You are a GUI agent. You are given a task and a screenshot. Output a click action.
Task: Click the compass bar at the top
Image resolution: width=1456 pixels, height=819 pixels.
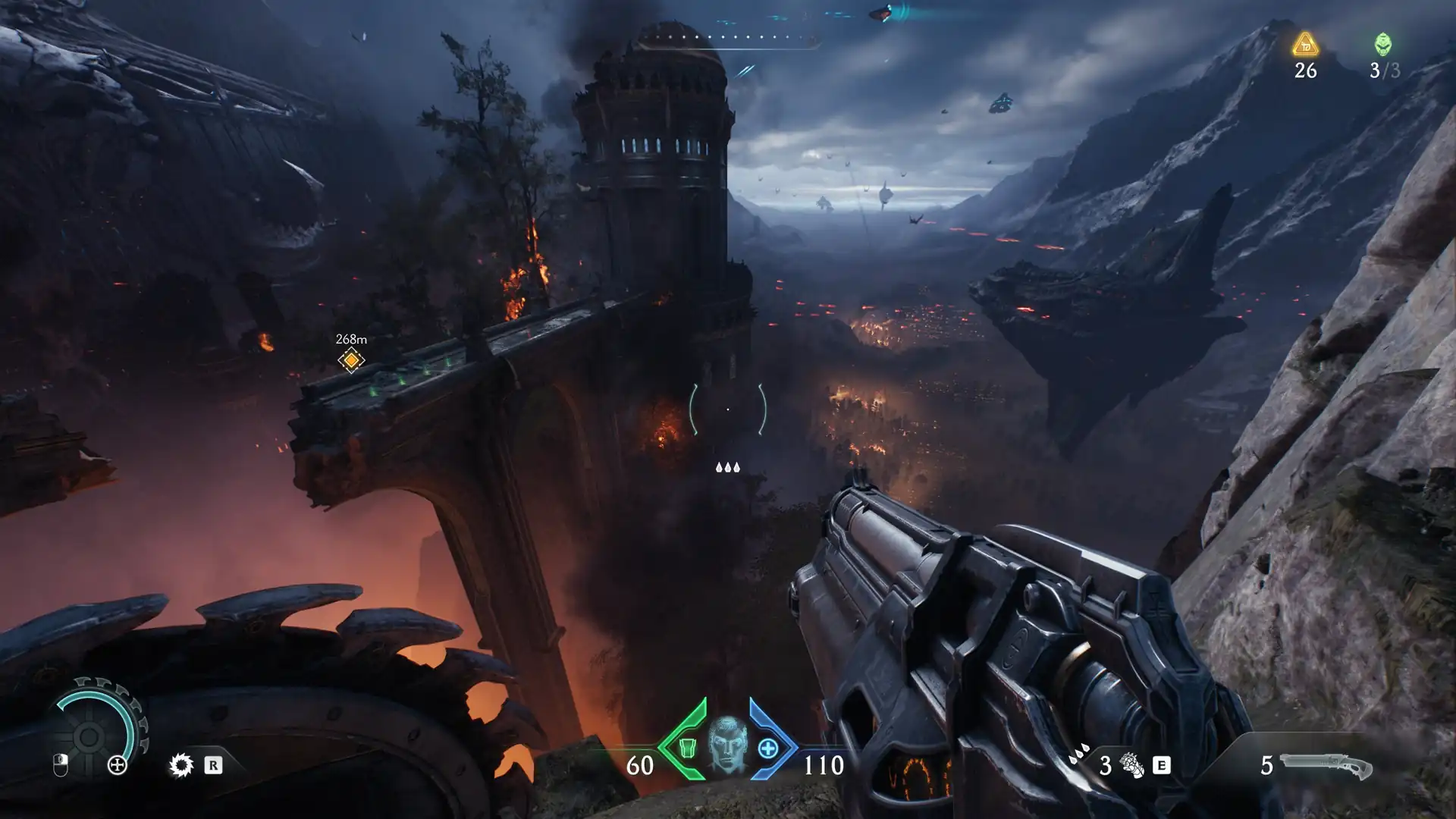[728, 37]
